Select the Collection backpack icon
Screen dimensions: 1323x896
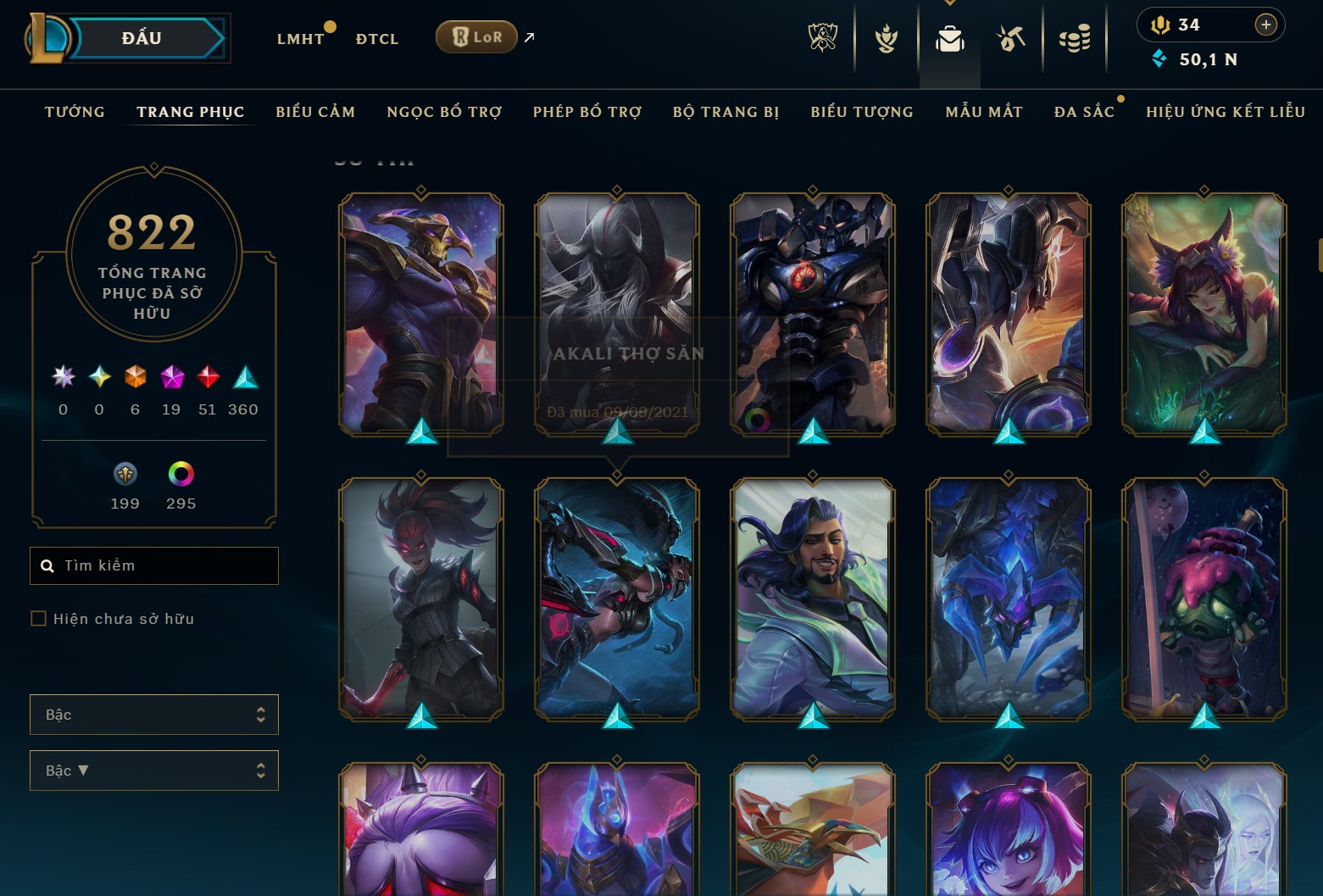pyautogui.click(x=949, y=37)
